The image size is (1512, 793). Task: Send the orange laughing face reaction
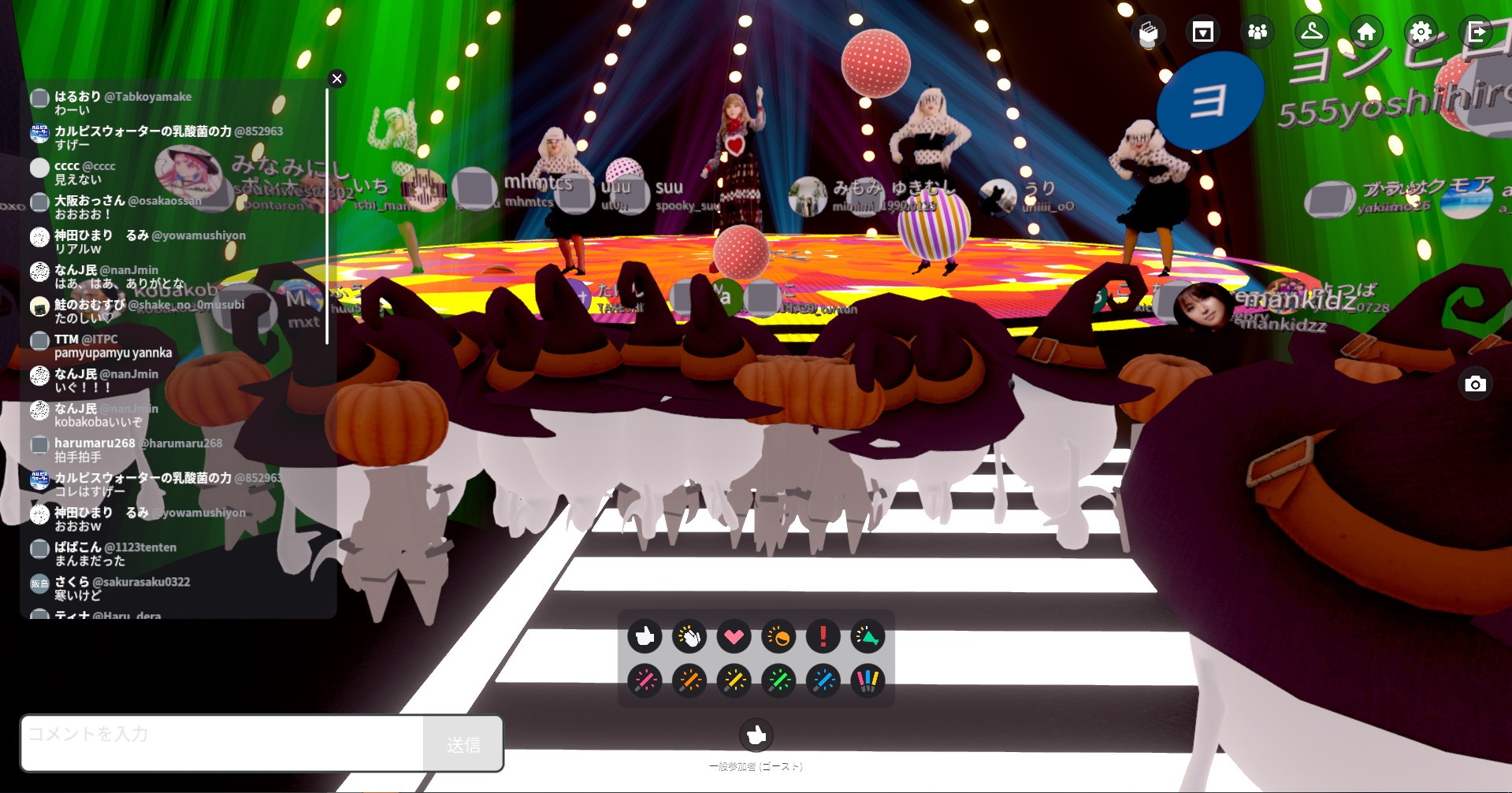tap(778, 636)
